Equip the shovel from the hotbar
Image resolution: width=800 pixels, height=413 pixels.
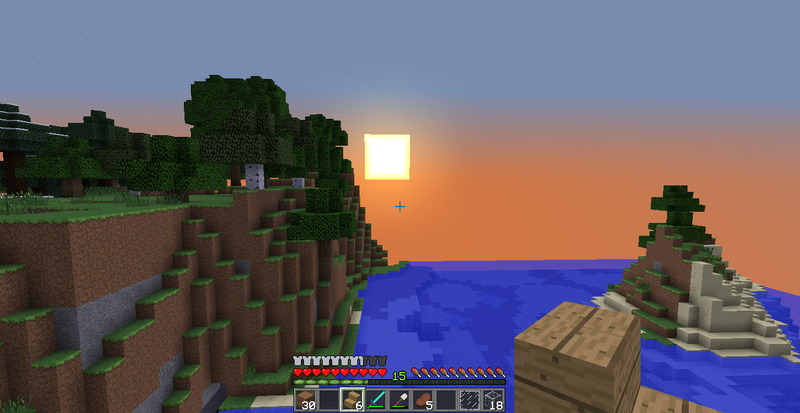pyautogui.click(x=399, y=401)
